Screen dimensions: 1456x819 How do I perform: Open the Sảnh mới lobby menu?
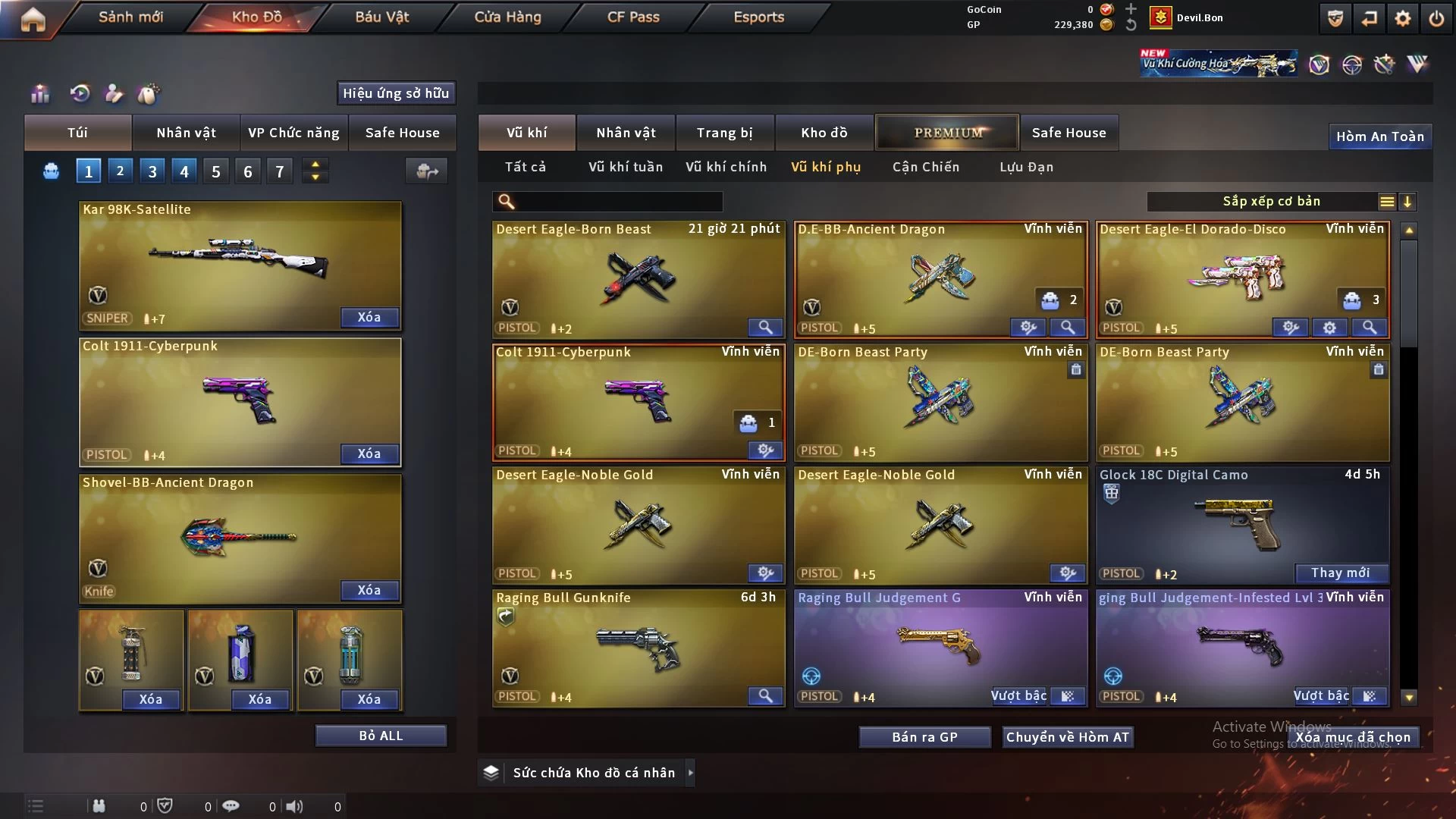tap(130, 17)
